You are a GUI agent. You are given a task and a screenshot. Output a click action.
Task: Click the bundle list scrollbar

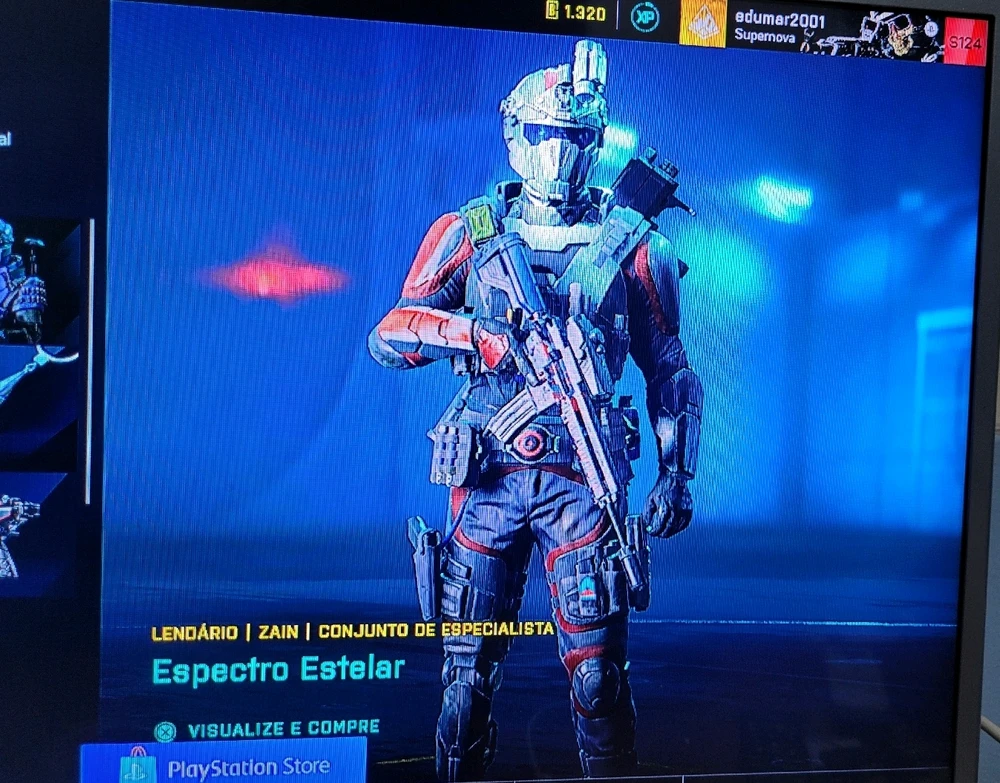(x=91, y=360)
